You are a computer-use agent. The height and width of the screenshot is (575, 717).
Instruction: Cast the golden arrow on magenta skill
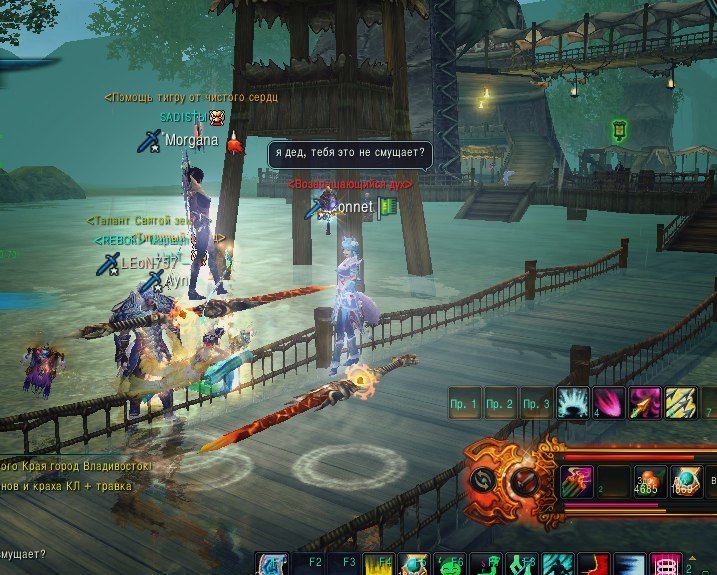[644, 403]
